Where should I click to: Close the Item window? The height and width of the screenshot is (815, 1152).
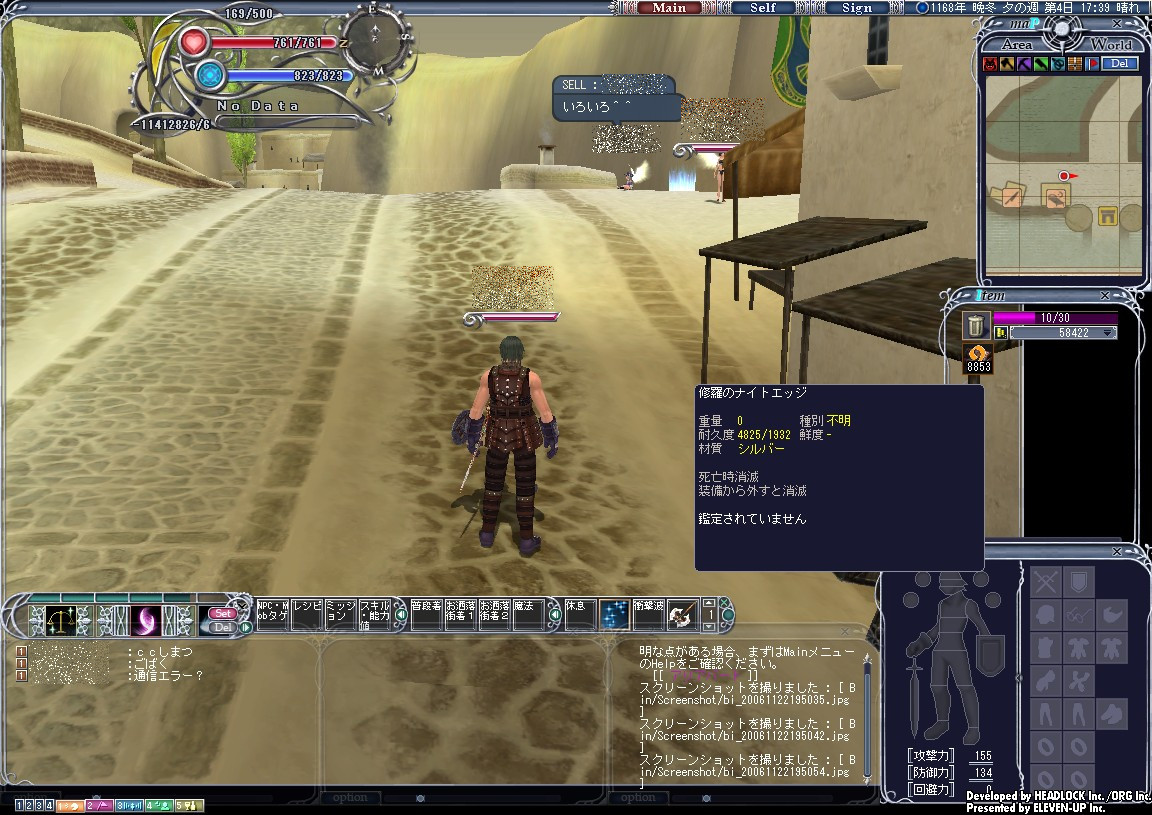pyautogui.click(x=1105, y=296)
